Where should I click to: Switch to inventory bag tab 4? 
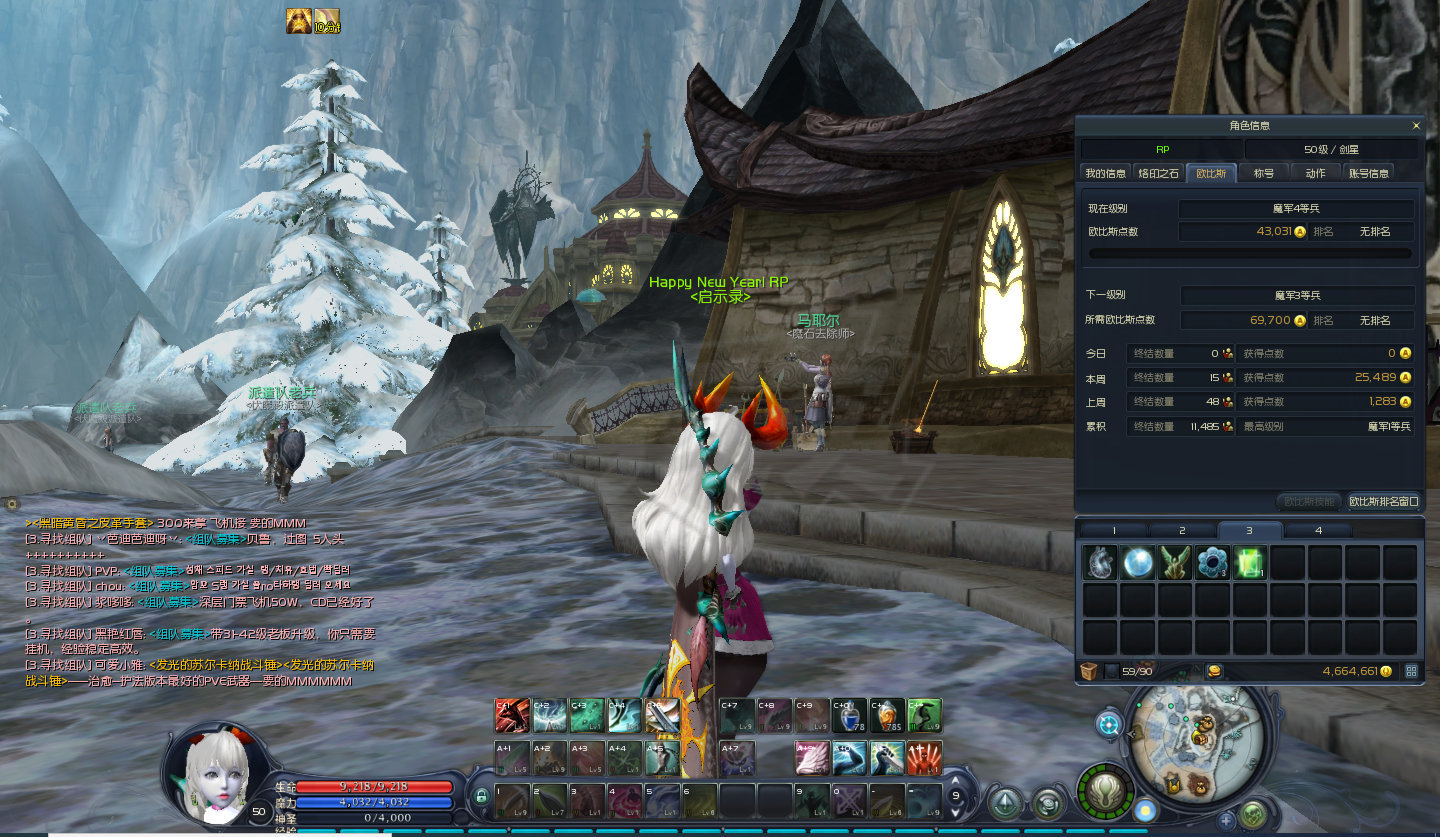[x=1318, y=530]
